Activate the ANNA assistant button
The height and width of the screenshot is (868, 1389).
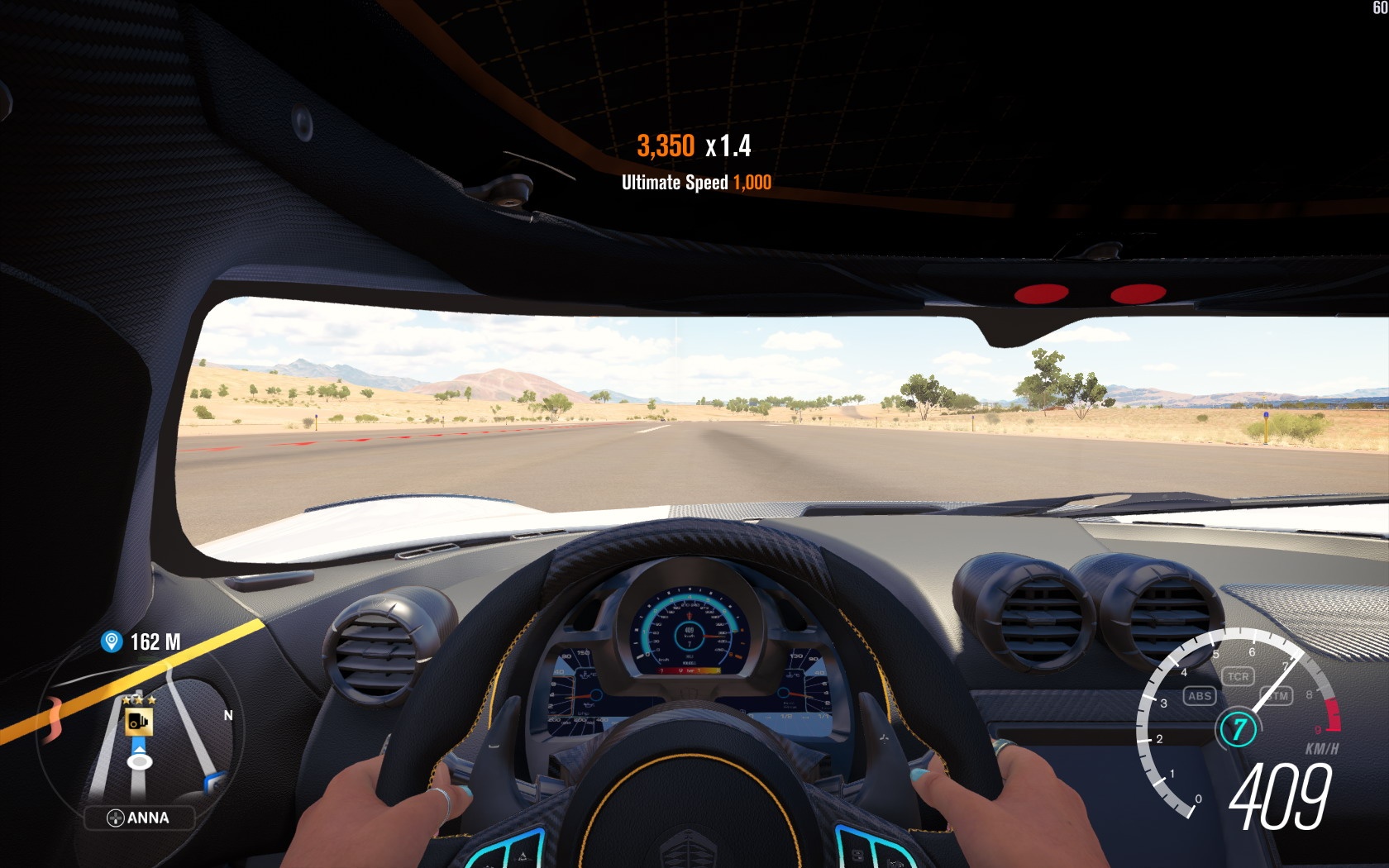(x=139, y=818)
